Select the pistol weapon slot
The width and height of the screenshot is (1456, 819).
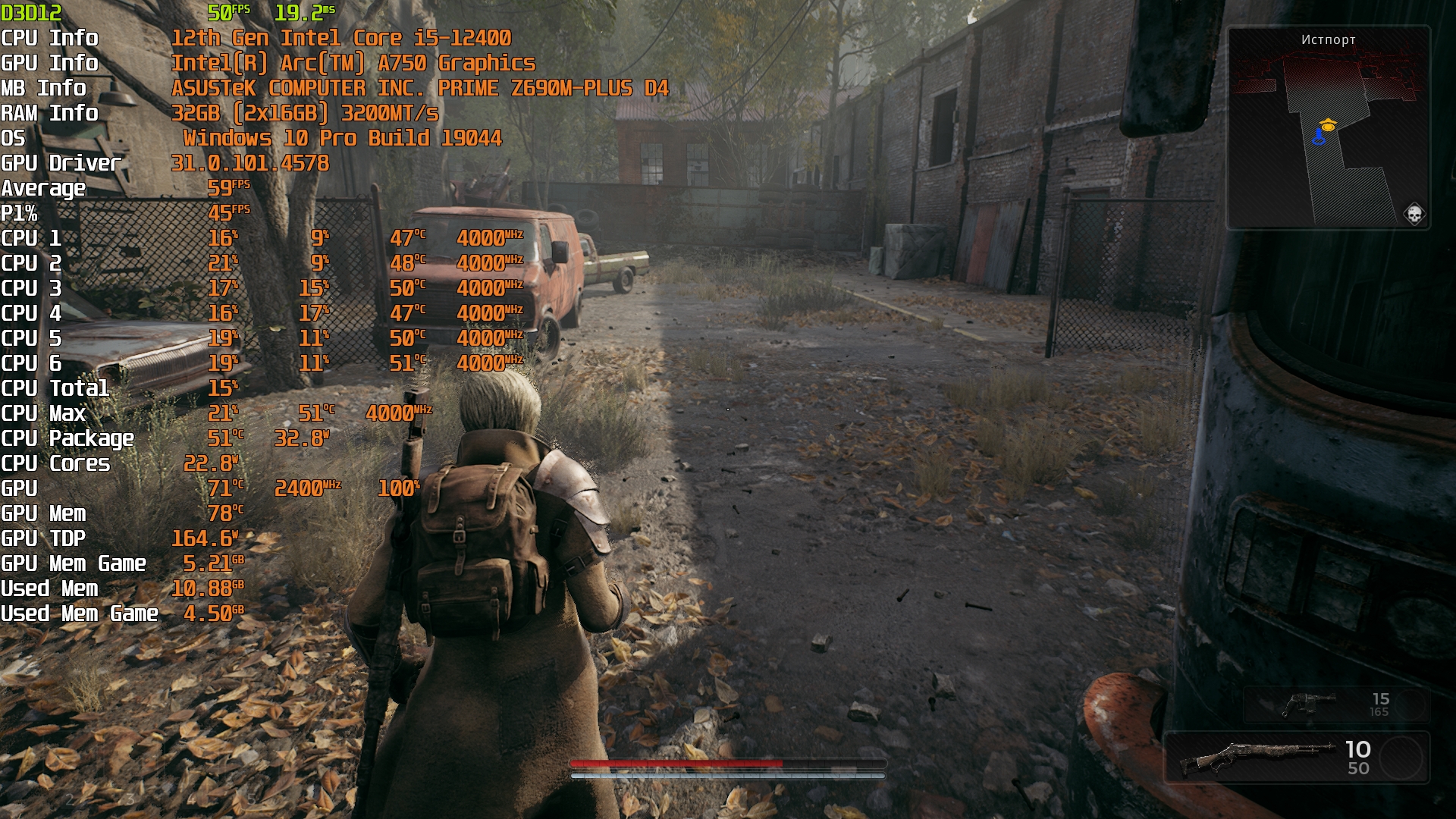point(1335,704)
